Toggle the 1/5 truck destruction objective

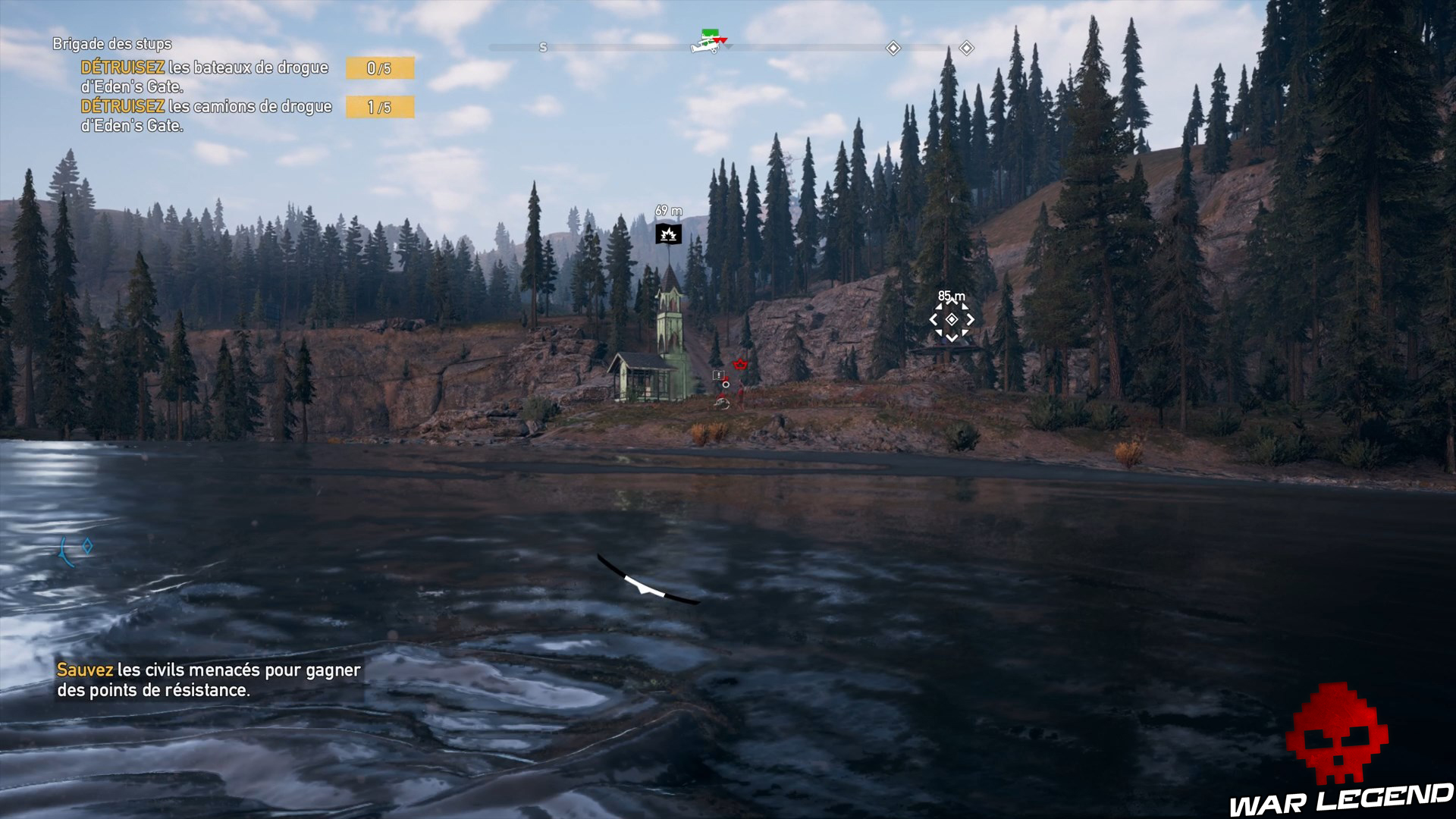pos(379,107)
